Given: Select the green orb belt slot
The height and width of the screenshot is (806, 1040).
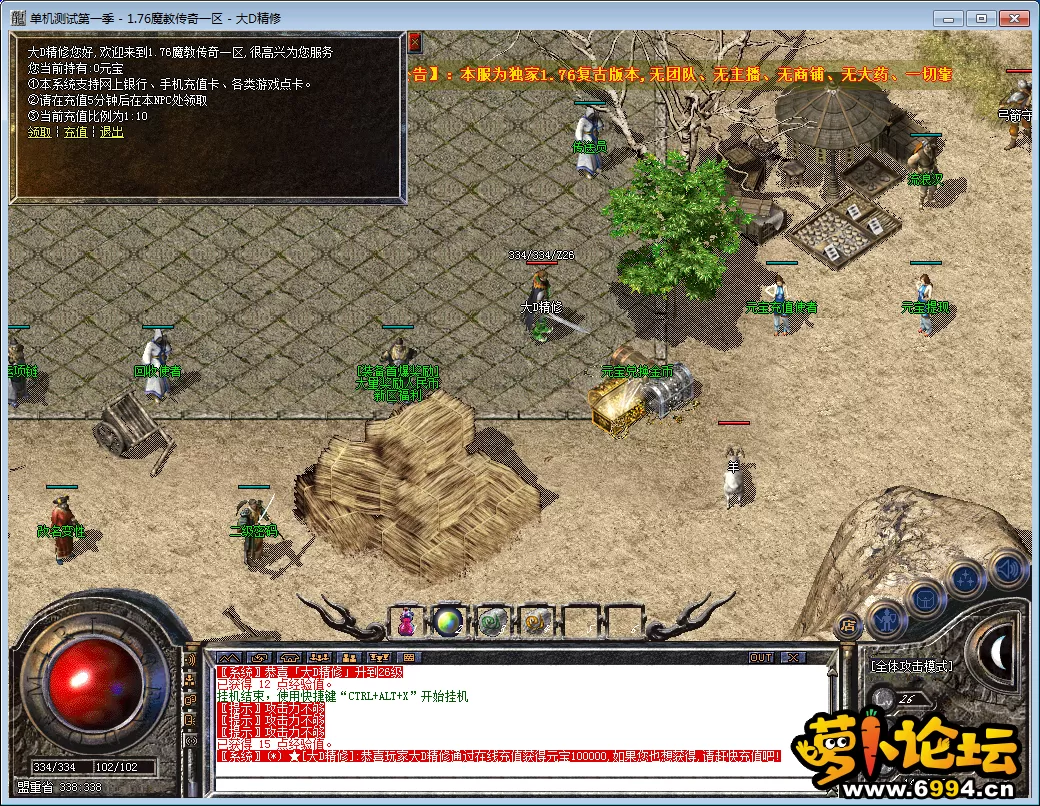Looking at the screenshot, I should 449,621.
